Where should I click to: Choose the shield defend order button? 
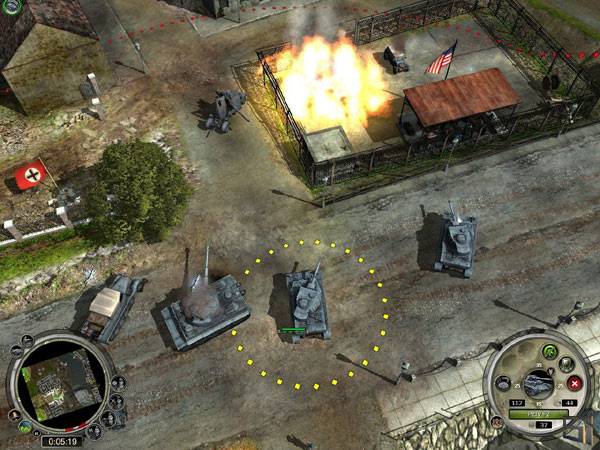click(567, 364)
